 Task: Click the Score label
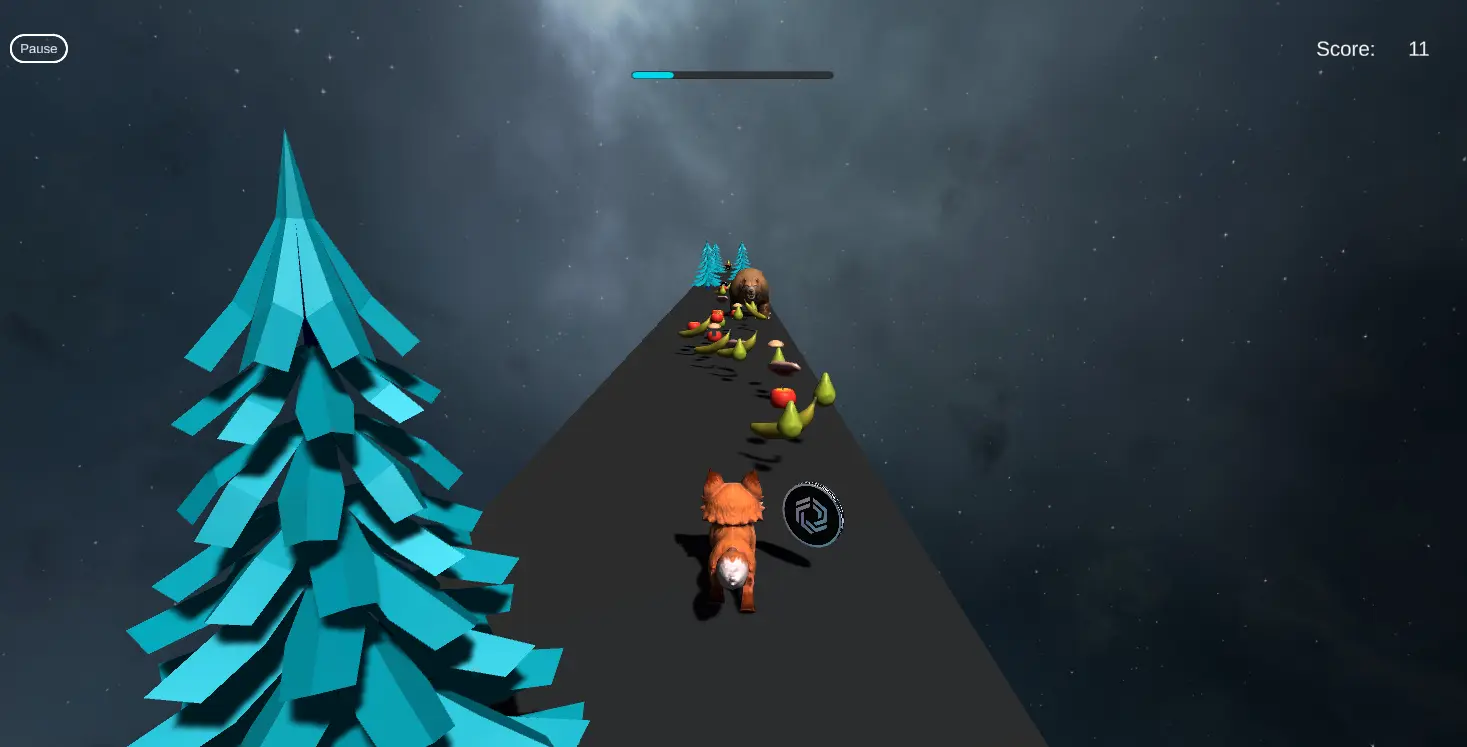point(1345,48)
